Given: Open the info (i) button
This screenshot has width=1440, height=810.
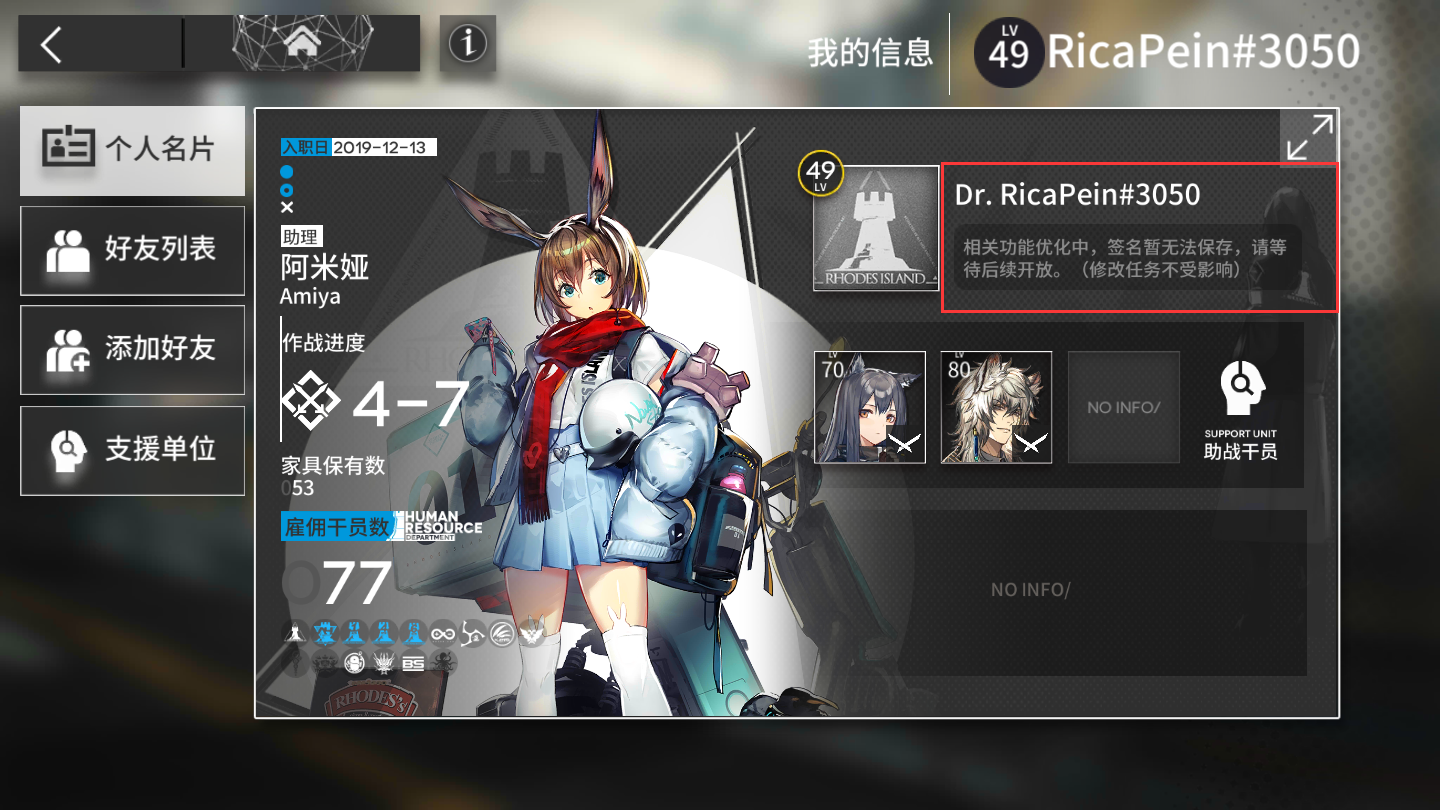Looking at the screenshot, I should coord(467,43).
